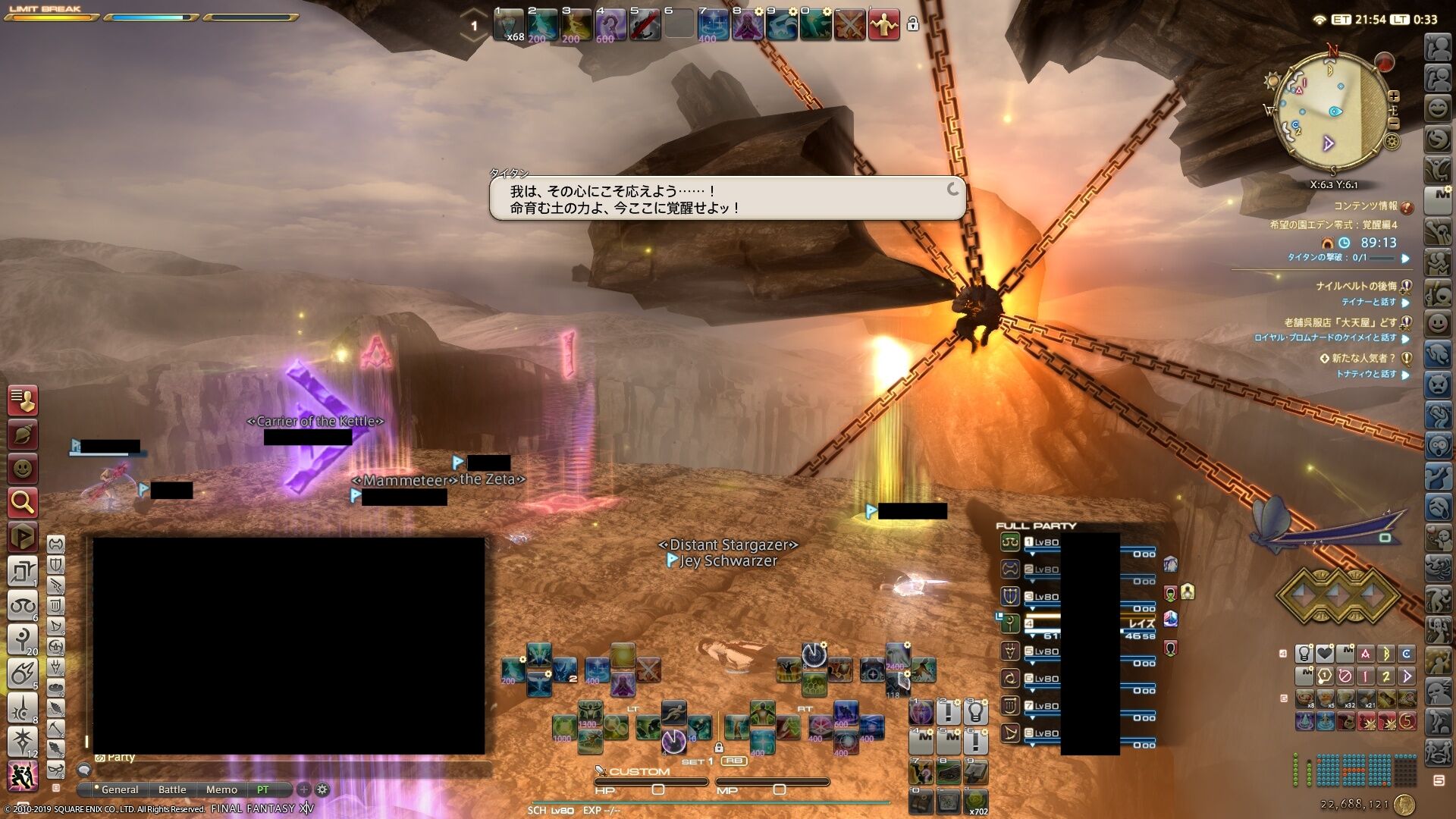The image size is (1456, 819).
Task: Open コンテンツ情報 duty info icon
Action: click(1407, 207)
